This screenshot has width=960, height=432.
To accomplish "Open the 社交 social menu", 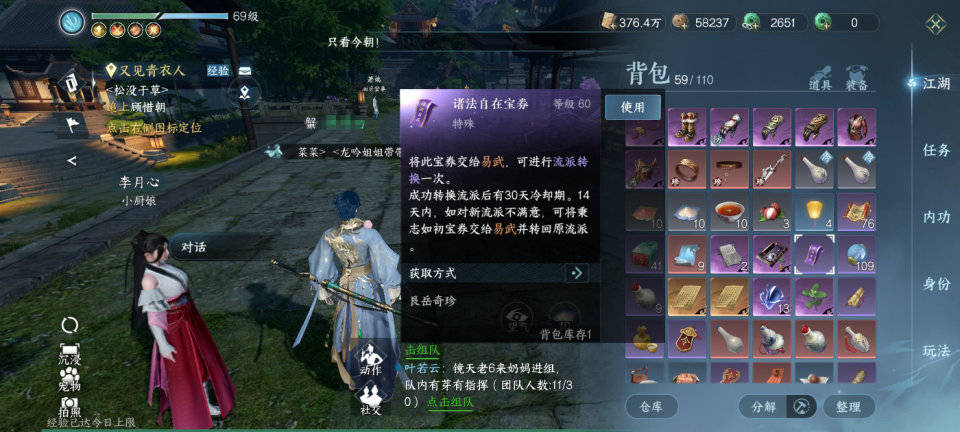I will (372, 396).
